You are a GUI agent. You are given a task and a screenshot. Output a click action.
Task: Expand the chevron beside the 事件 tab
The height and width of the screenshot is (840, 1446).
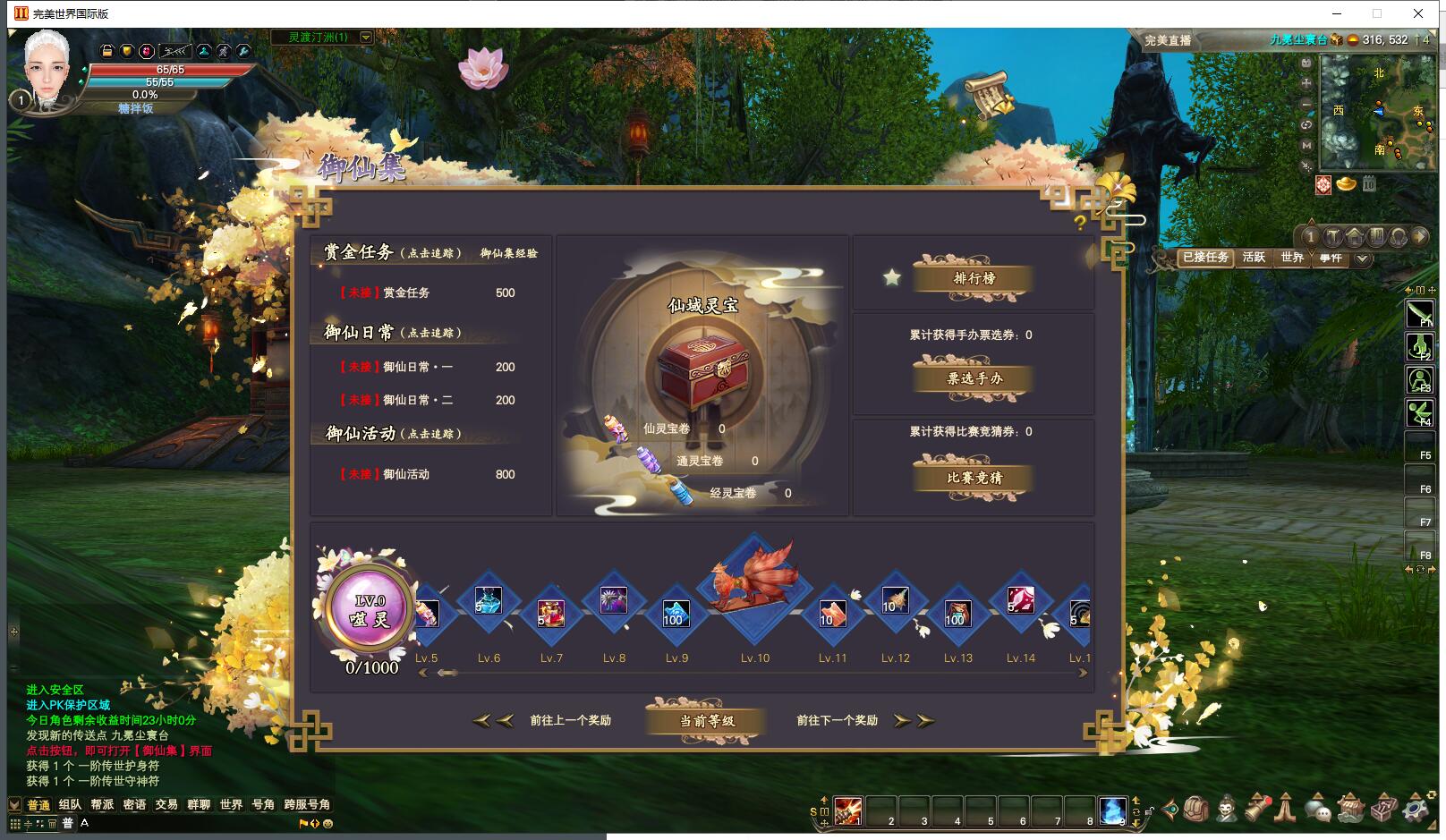click(1361, 259)
